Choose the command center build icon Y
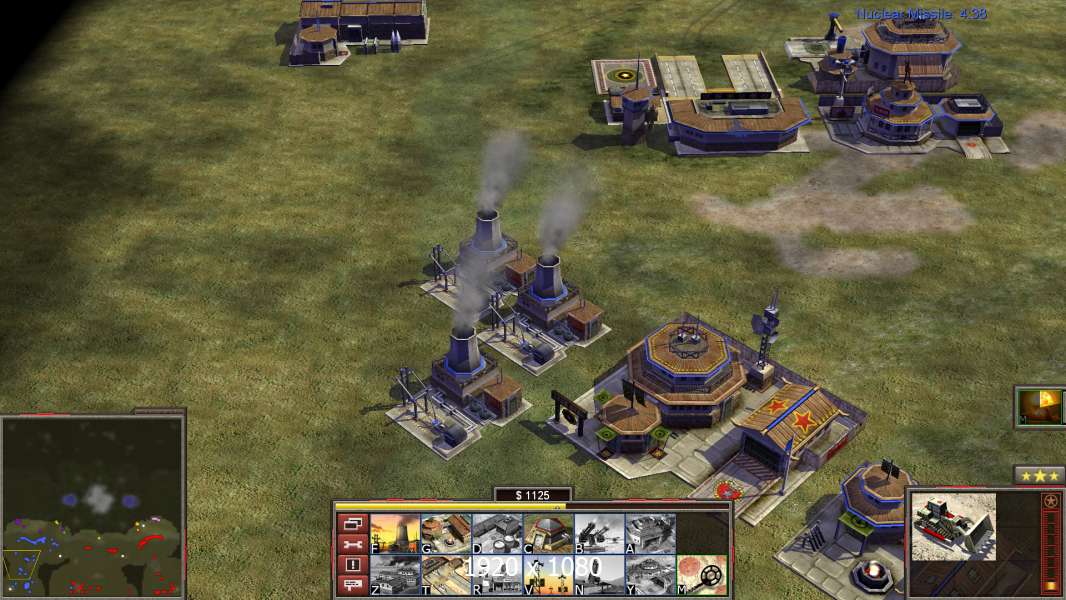The width and height of the screenshot is (1066, 600). pos(650,574)
